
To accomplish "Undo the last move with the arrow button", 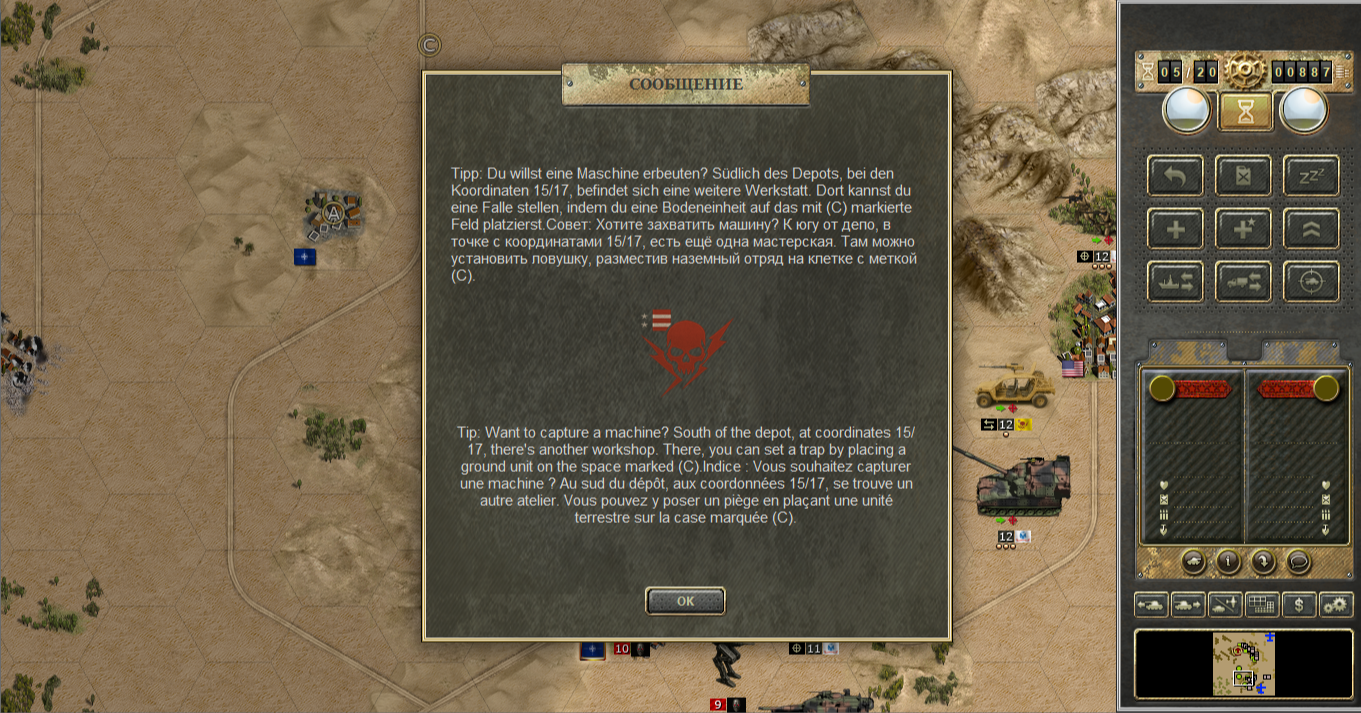I will click(x=1176, y=176).
